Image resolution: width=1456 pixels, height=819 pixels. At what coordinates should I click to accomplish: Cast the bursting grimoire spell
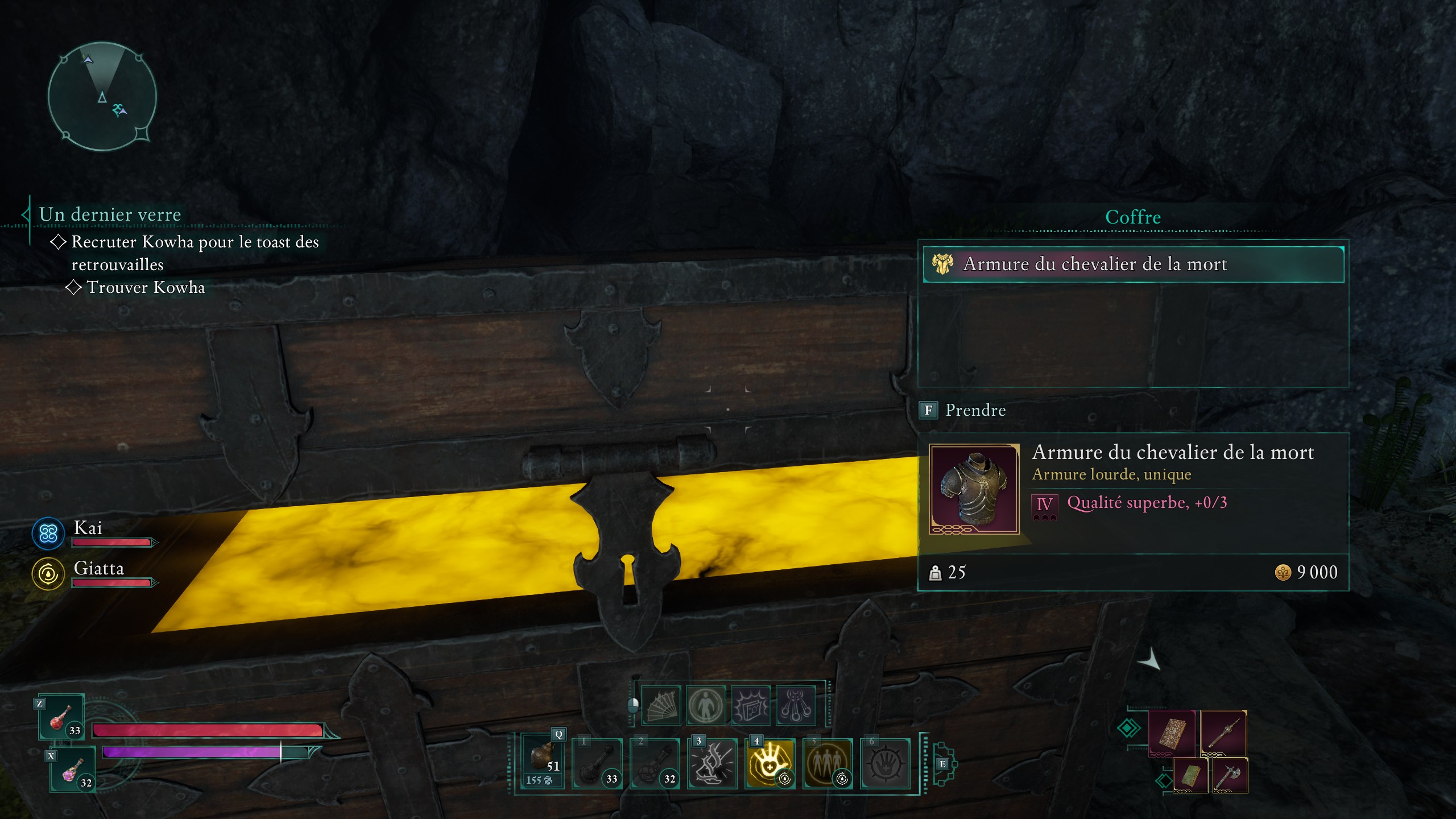click(751, 705)
